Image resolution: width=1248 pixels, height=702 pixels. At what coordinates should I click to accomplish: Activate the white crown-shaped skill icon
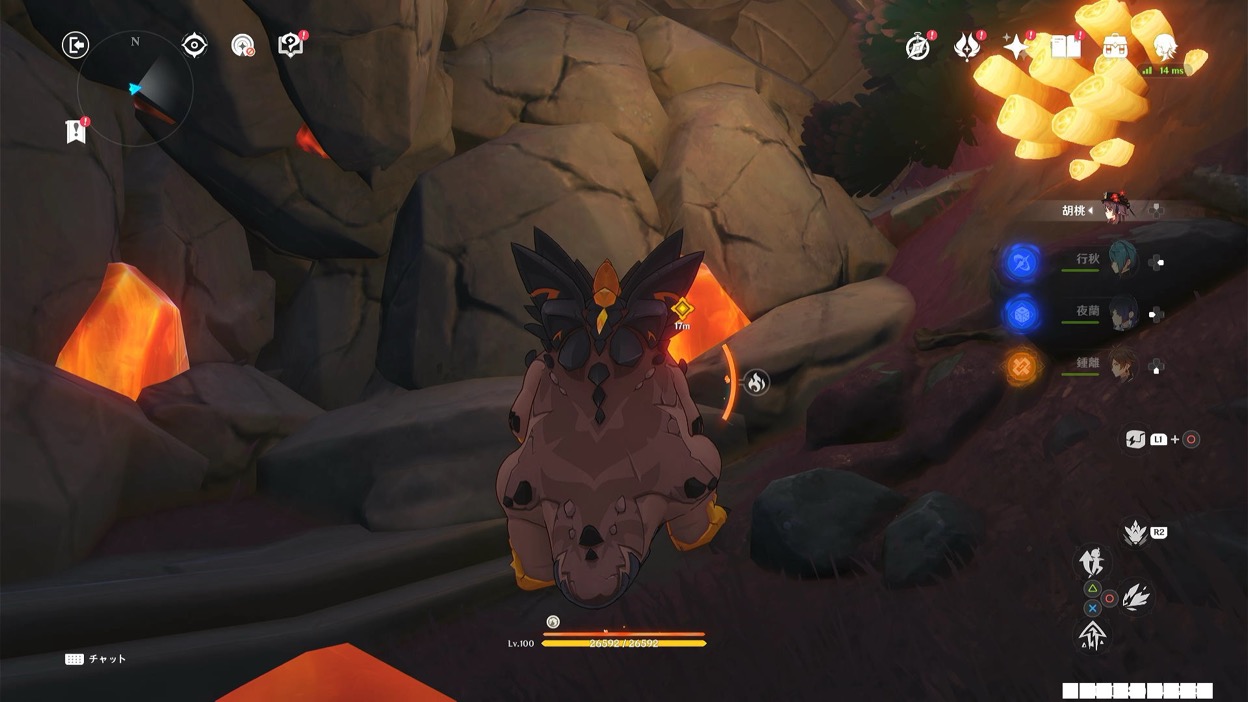[1134, 533]
